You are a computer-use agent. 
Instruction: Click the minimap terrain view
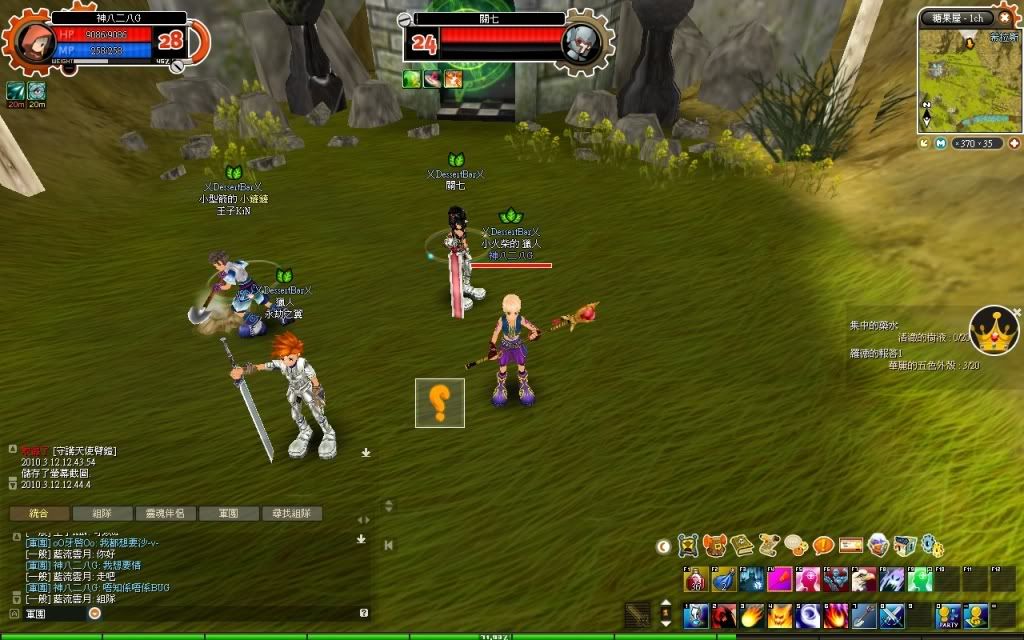coord(964,82)
